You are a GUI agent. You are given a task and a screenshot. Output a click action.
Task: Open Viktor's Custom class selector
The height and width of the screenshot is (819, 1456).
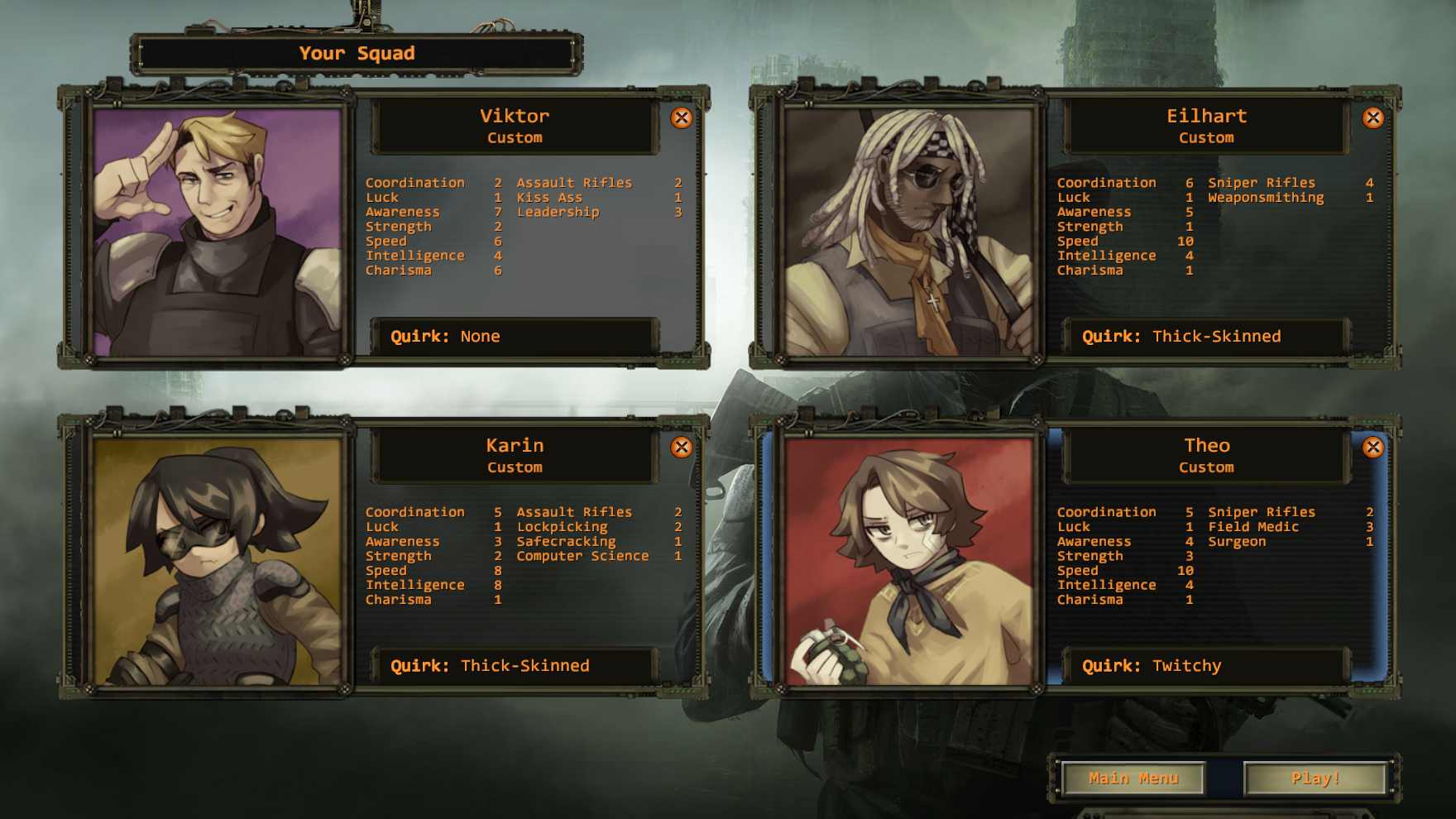[515, 138]
